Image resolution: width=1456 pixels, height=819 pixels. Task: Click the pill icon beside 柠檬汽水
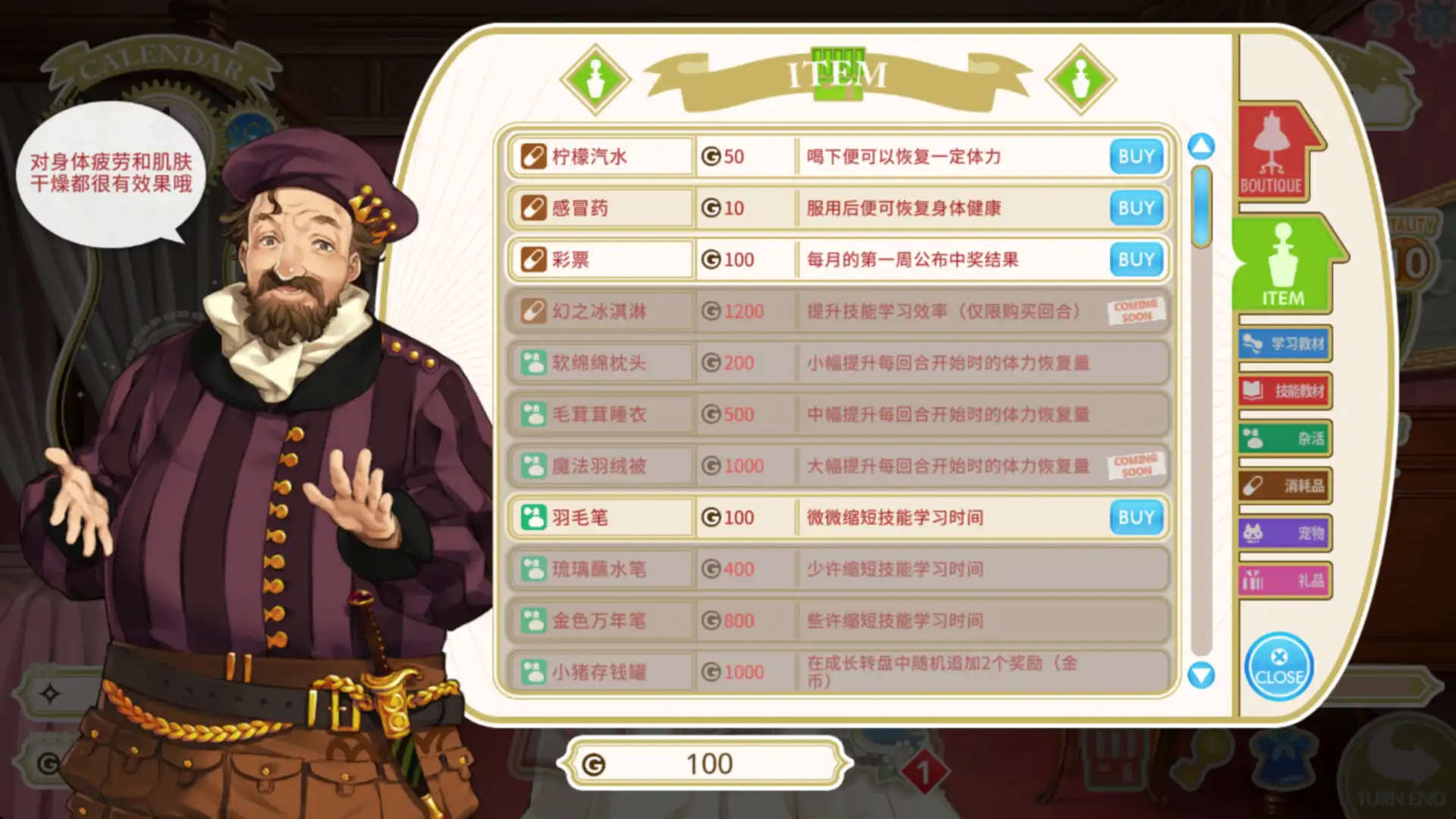[533, 156]
